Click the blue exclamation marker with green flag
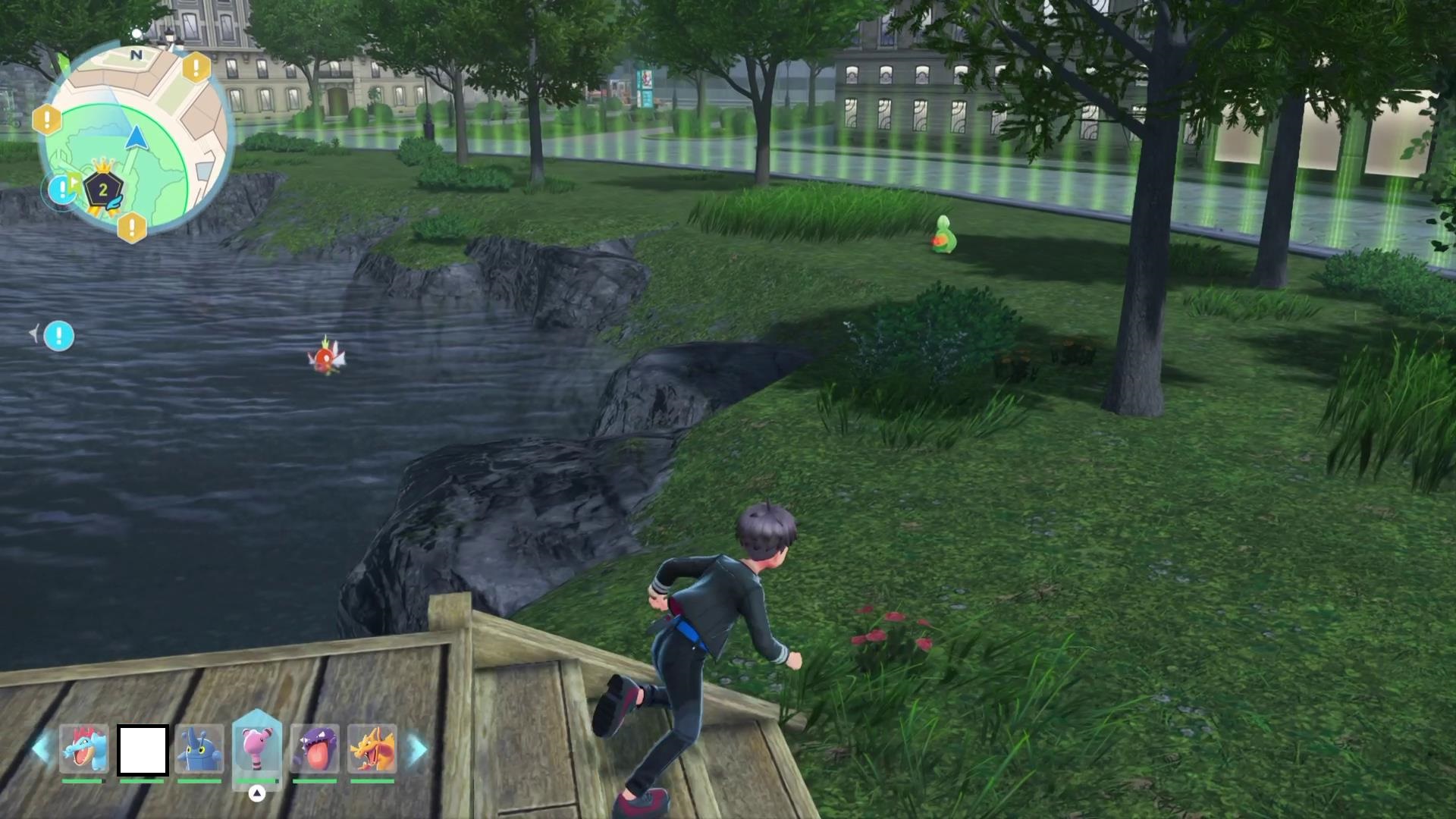1456x819 pixels. point(62,189)
